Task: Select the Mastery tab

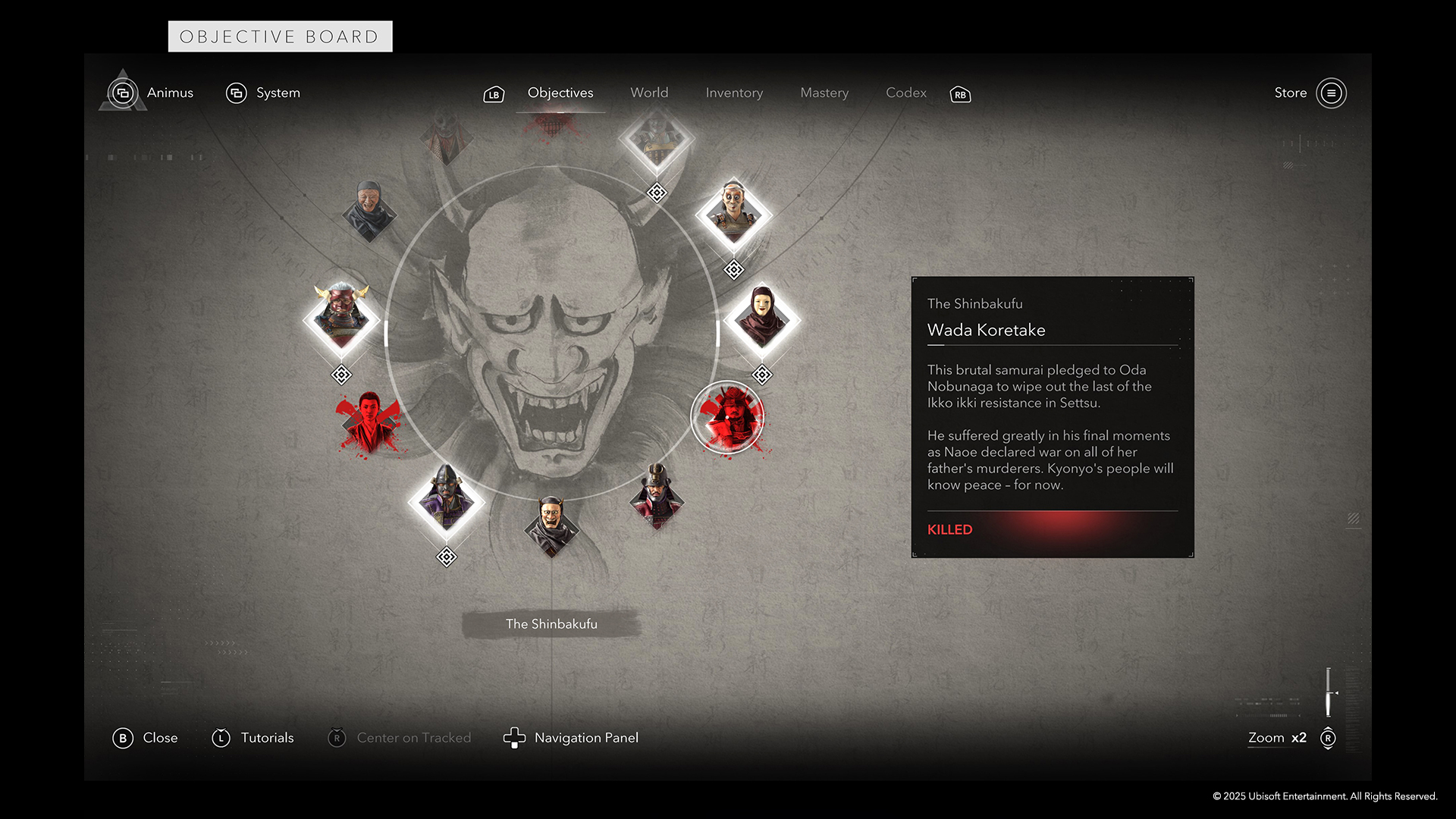Action: (824, 93)
